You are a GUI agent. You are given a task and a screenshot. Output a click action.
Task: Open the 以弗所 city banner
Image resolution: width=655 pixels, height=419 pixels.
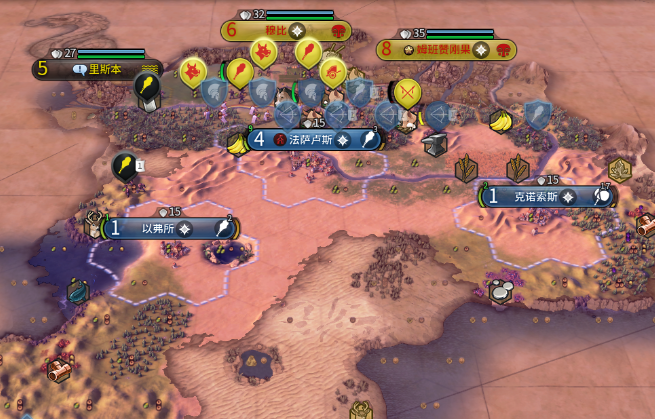(x=166, y=229)
